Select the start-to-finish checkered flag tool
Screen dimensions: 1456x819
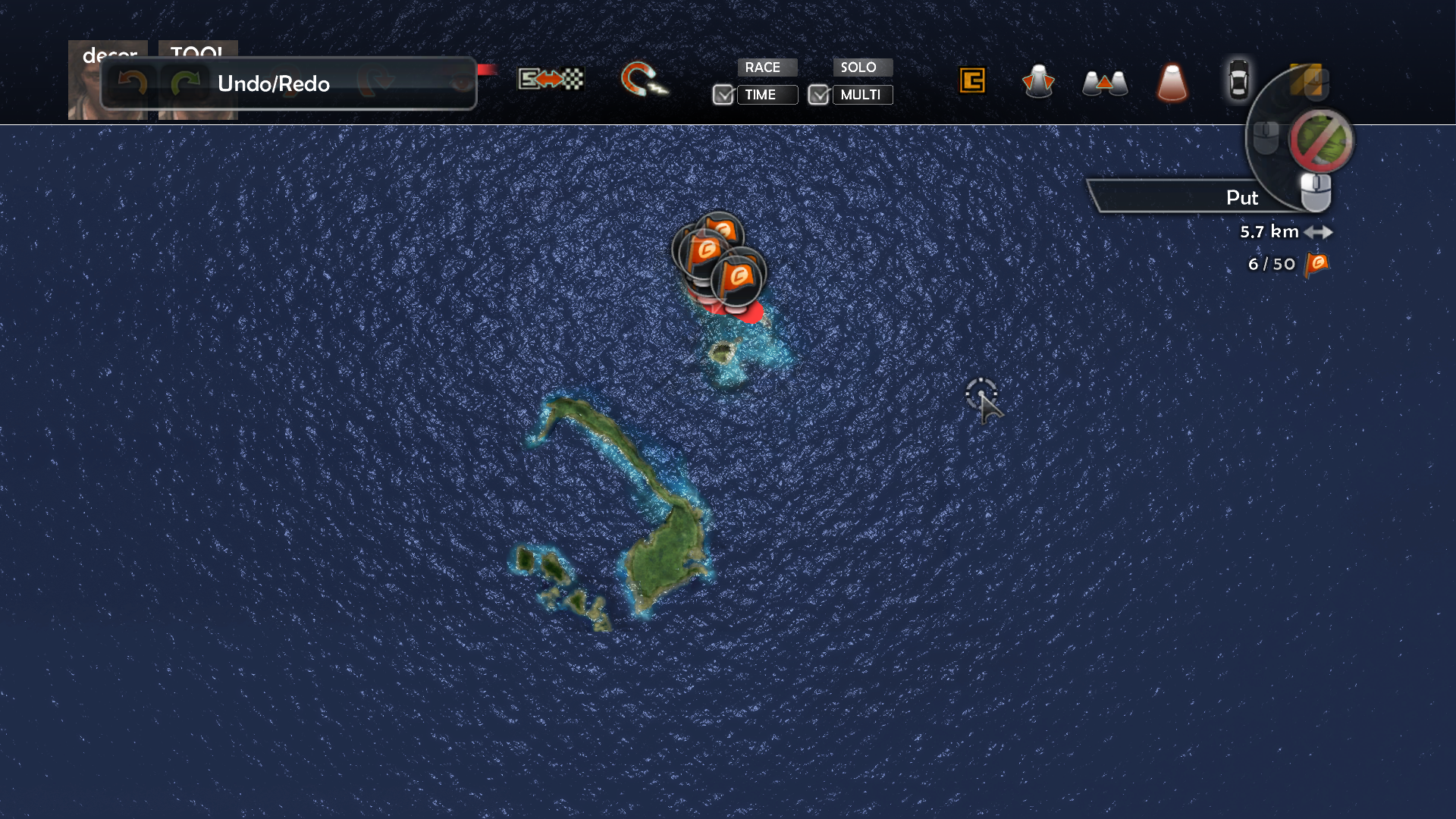point(551,79)
